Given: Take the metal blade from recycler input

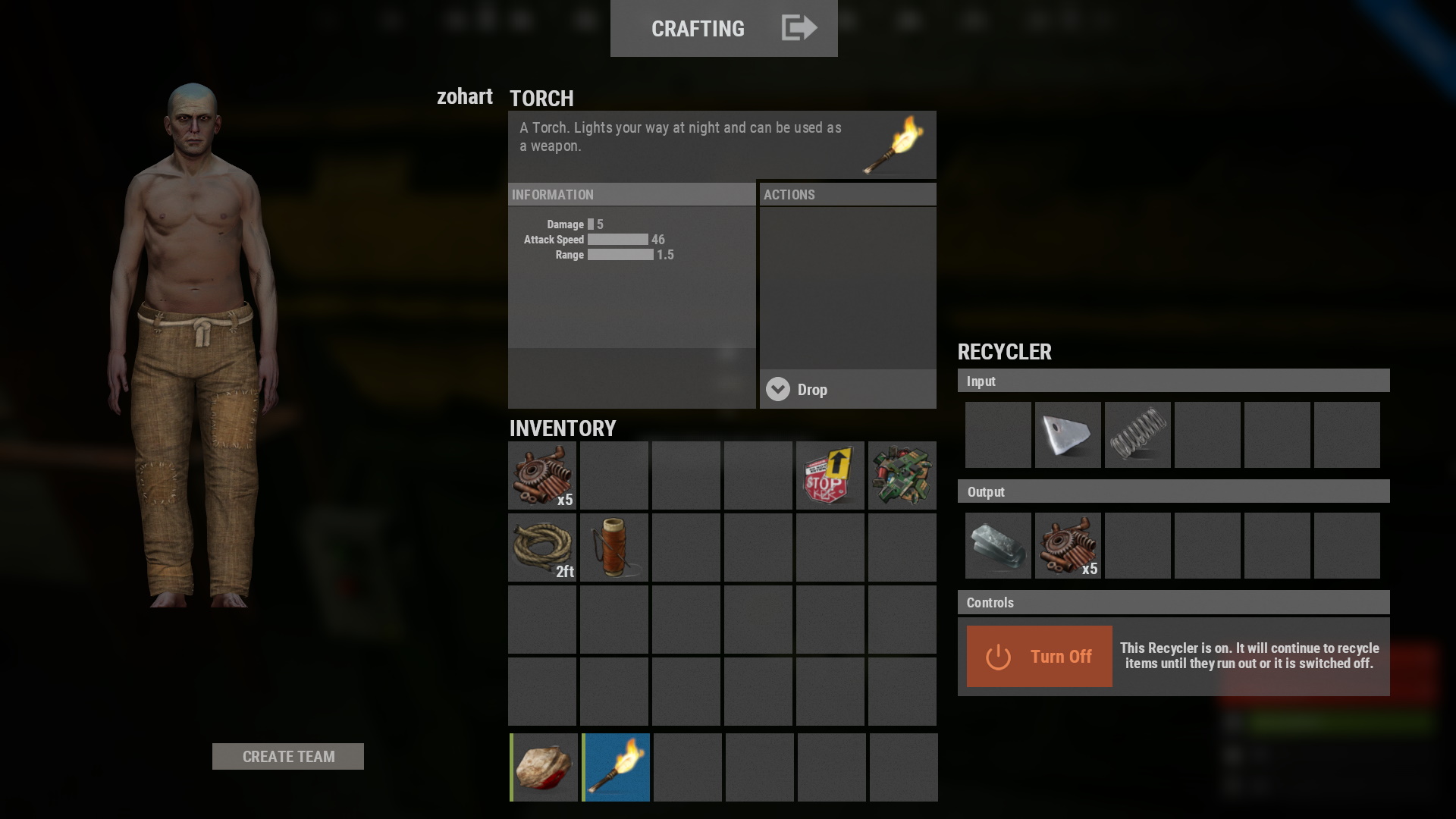Looking at the screenshot, I should click(x=1067, y=435).
